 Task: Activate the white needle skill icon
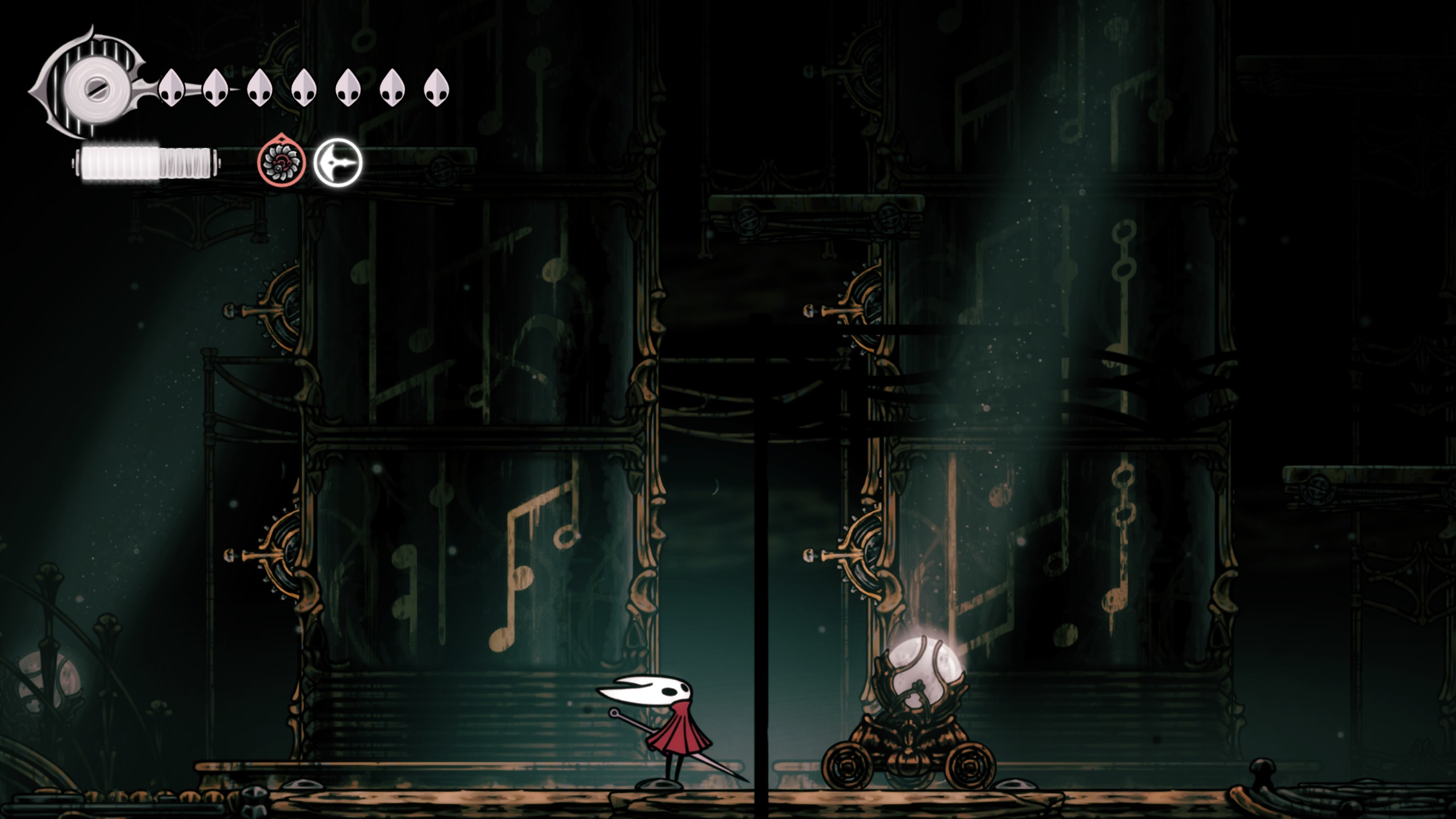[338, 163]
